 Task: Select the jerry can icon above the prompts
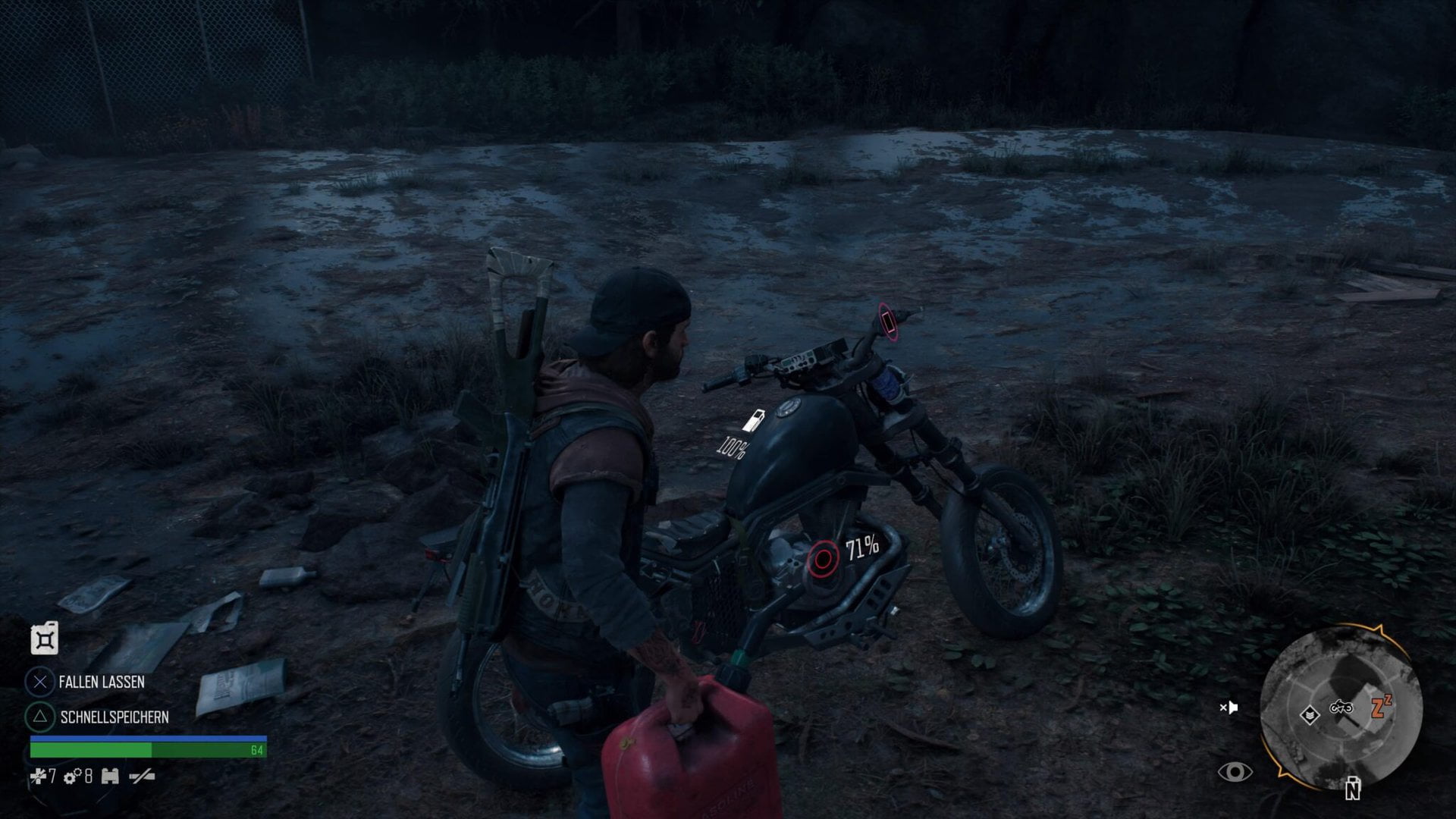(x=45, y=639)
